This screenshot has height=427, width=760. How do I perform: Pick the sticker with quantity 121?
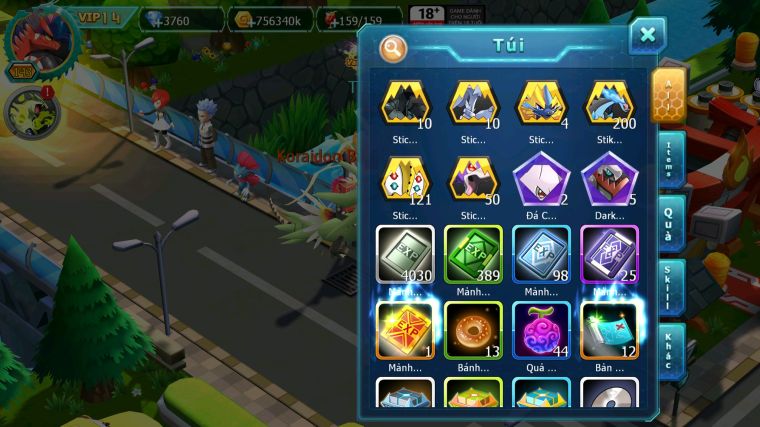405,180
